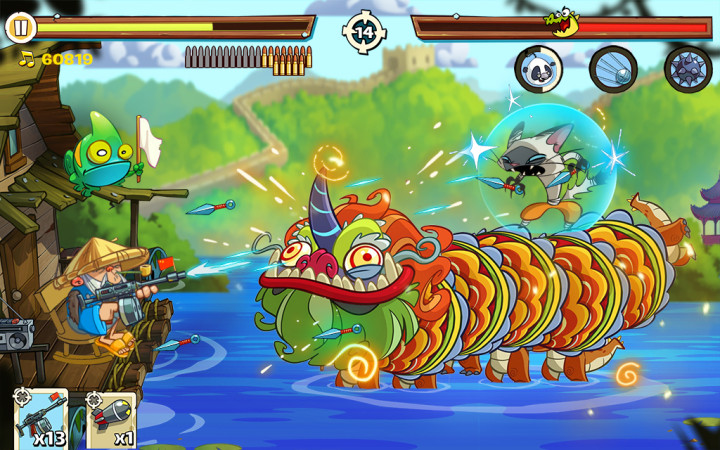Select the machine gun weapon card
720x450 pixels.
(41, 419)
